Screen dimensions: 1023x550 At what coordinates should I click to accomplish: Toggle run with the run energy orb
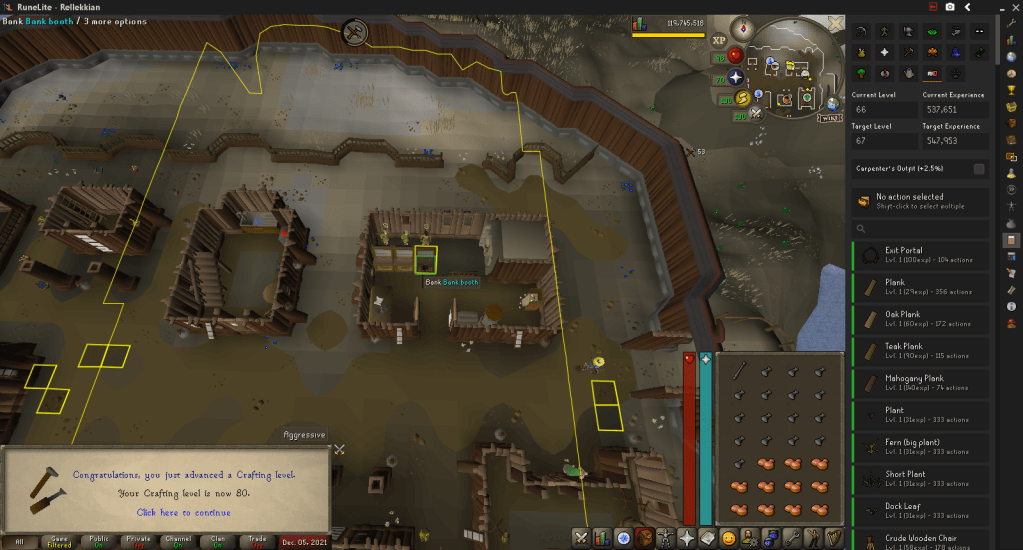click(x=743, y=97)
